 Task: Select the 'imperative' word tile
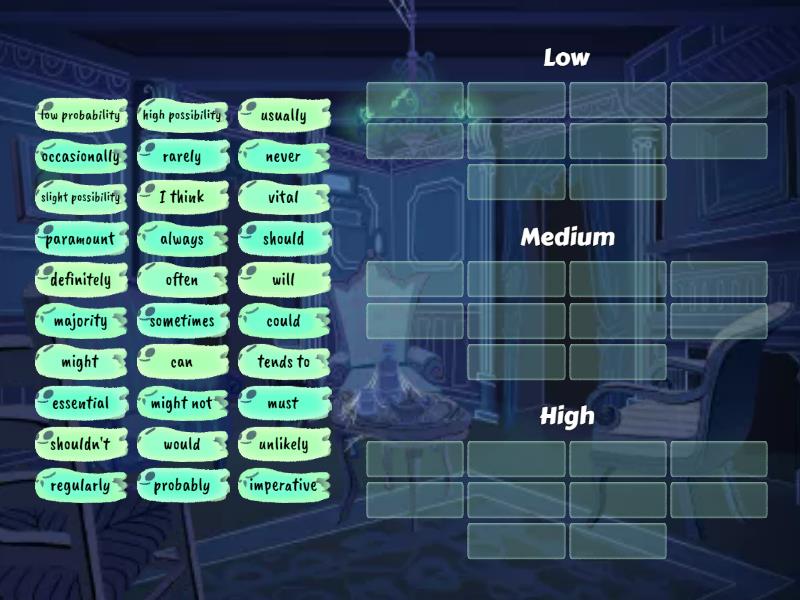(284, 486)
